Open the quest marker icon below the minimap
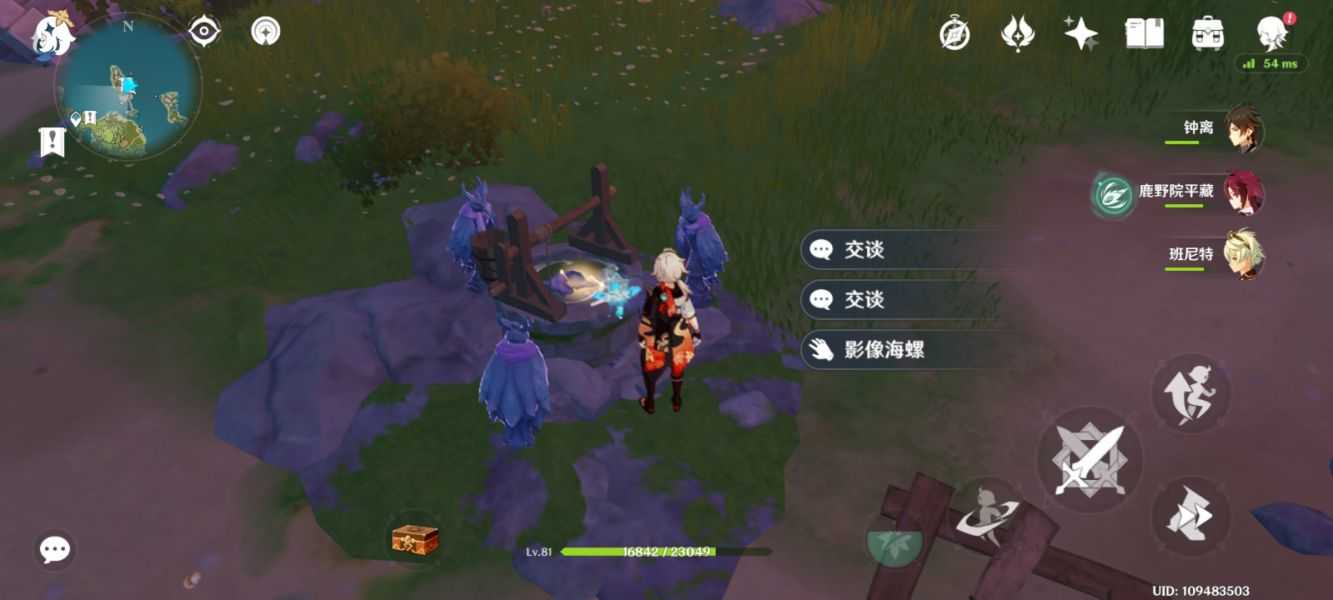The height and width of the screenshot is (600, 1333). point(51,142)
